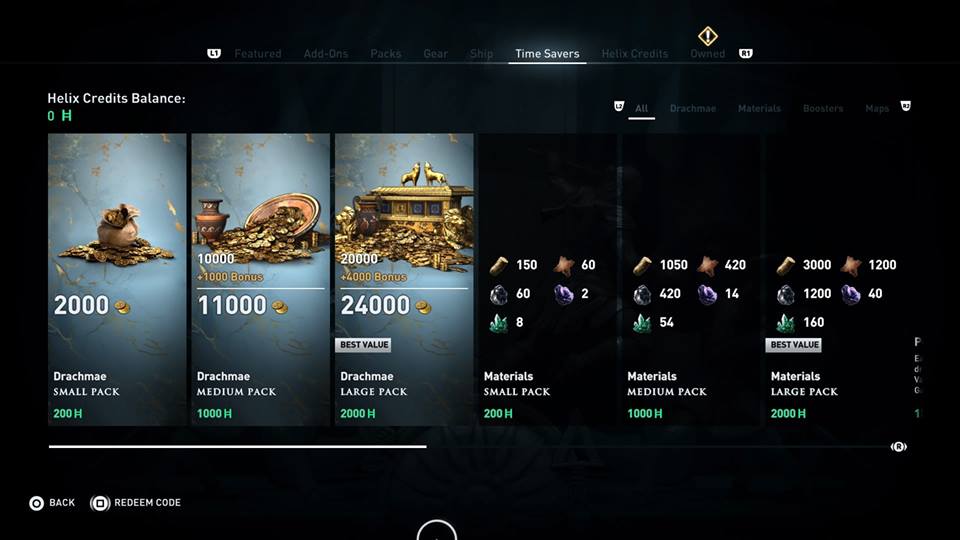Screen dimensions: 960x540
Task: Filter items by Materials
Action: [759, 108]
